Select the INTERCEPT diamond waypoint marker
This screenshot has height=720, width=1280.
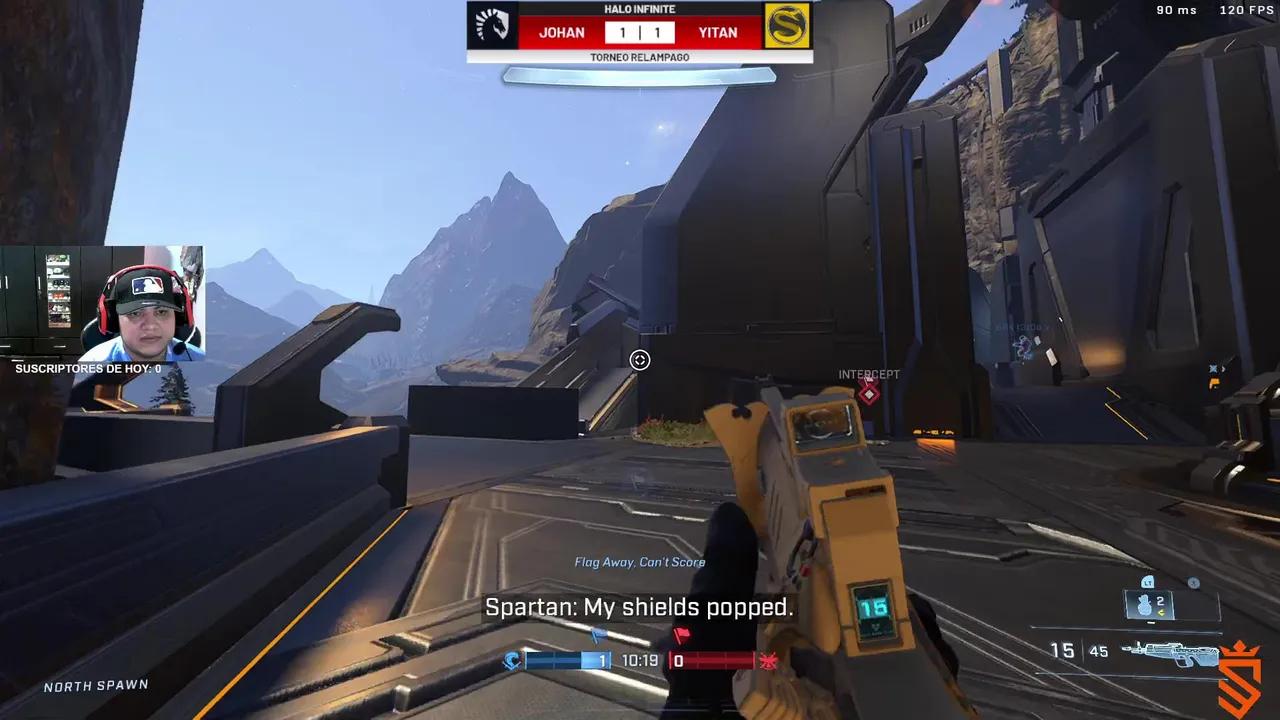click(x=868, y=392)
